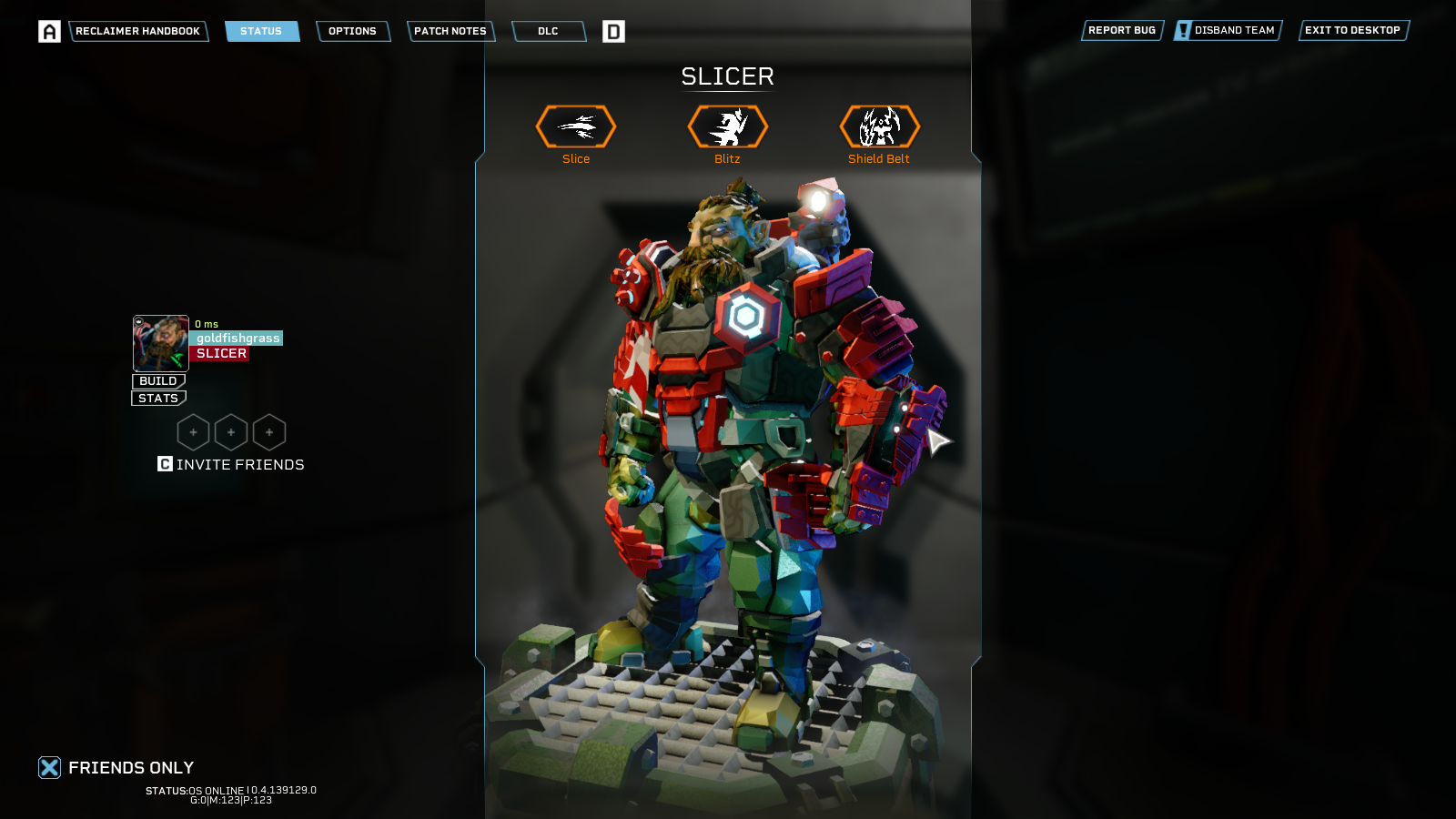Screen dimensions: 1456x819
Task: View the Patch Notes tab
Action: click(450, 31)
